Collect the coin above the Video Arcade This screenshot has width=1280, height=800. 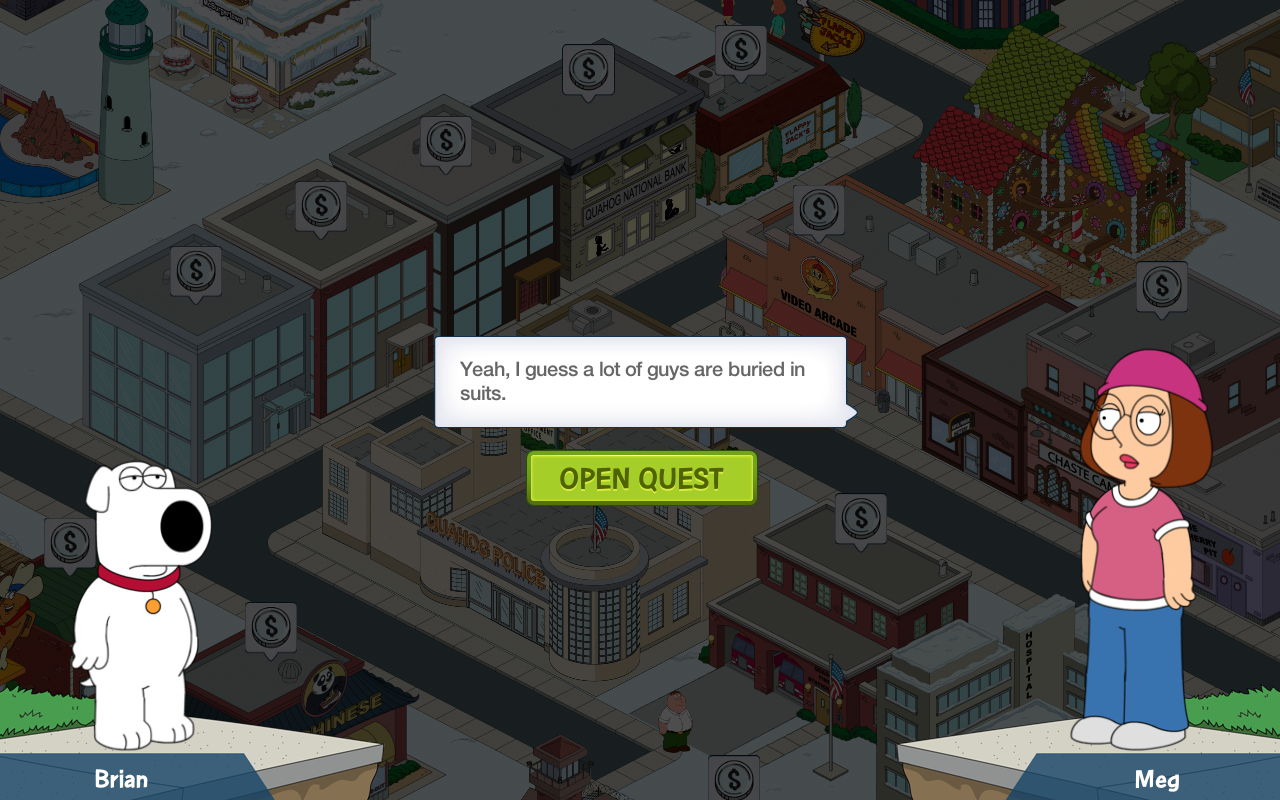tap(818, 210)
